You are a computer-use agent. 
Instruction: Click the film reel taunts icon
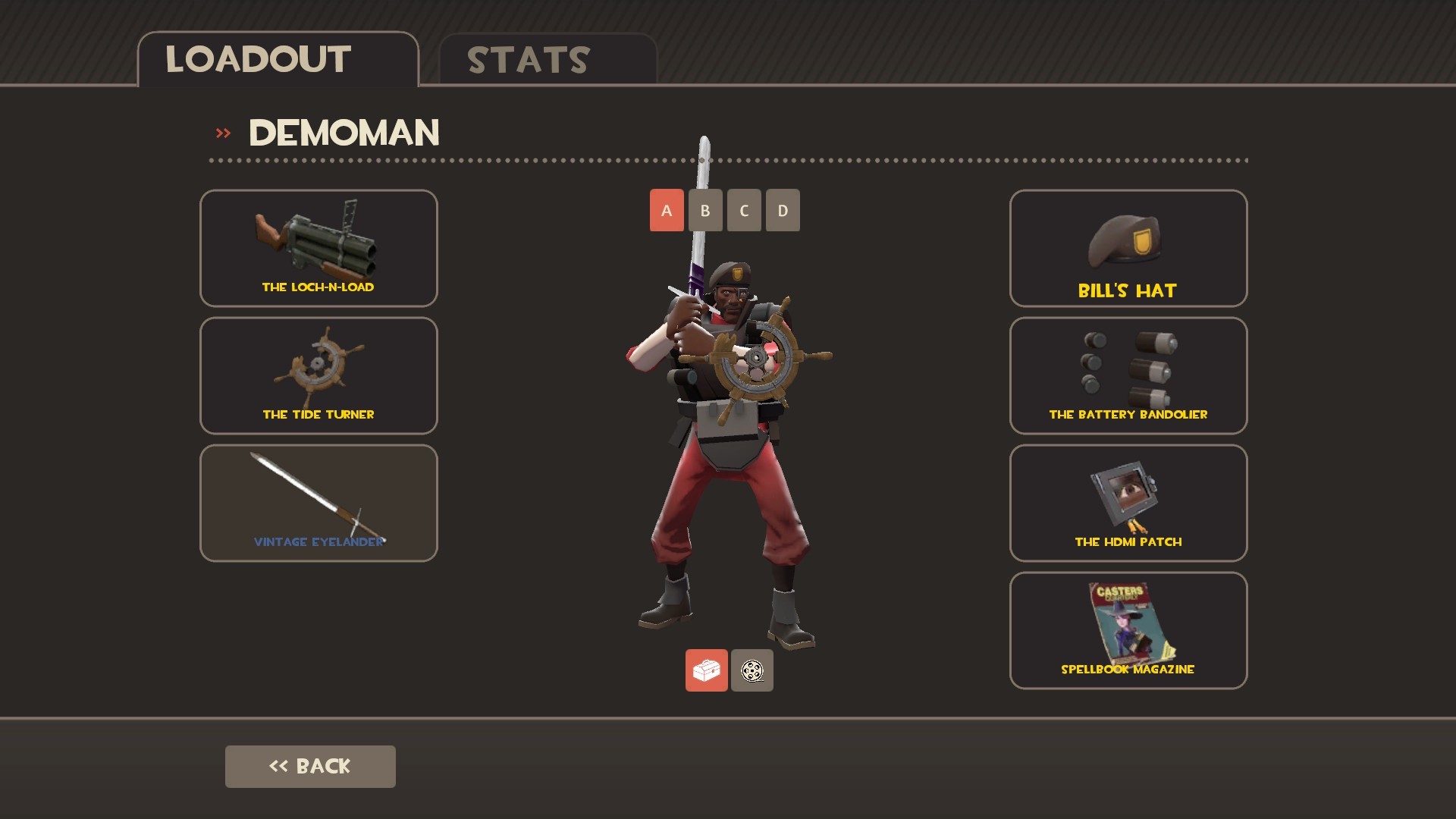pyautogui.click(x=752, y=670)
